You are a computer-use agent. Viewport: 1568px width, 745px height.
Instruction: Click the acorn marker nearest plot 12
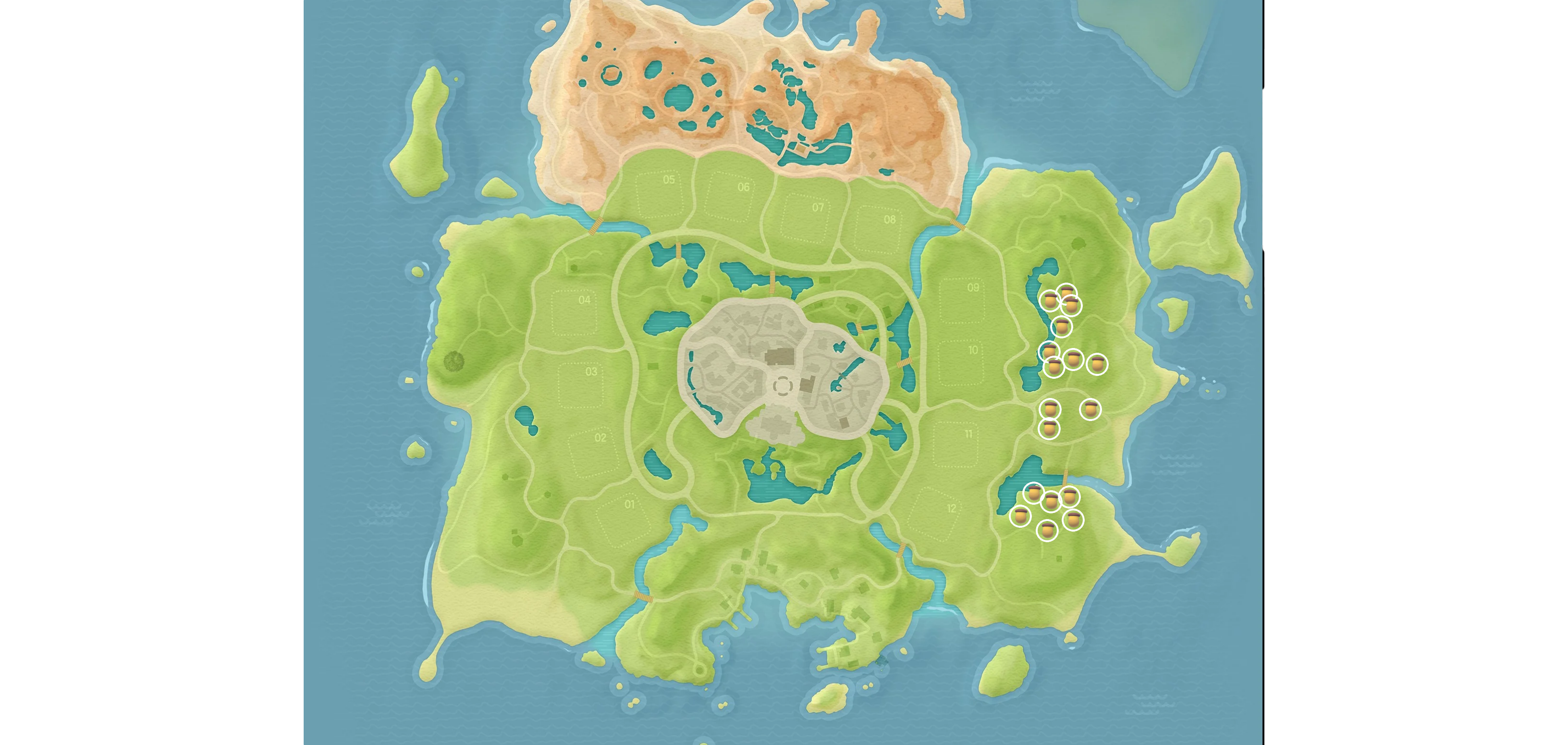1021,517
